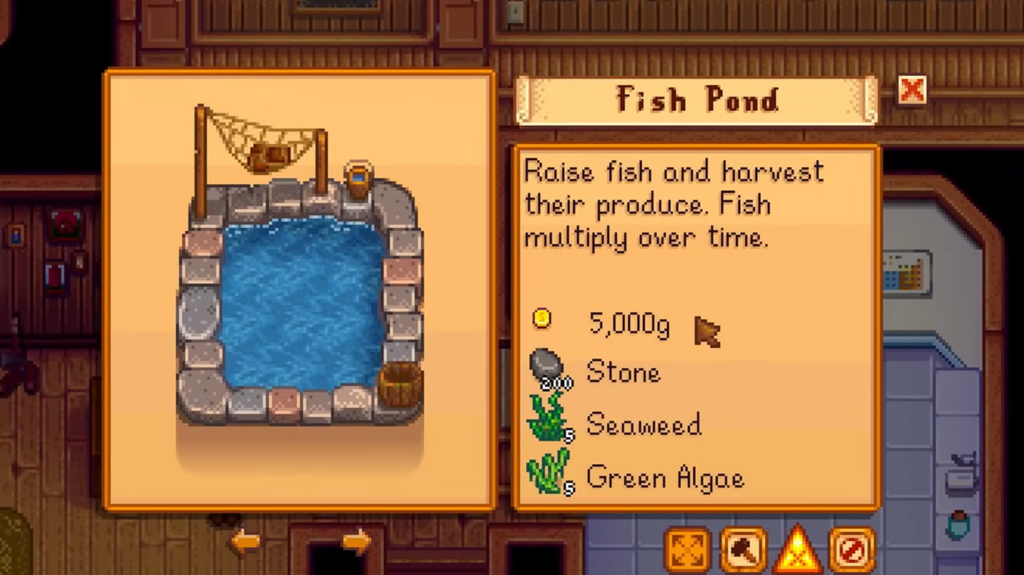The height and width of the screenshot is (575, 1024).
Task: Close the Fish Pond build menu
Action: [912, 91]
